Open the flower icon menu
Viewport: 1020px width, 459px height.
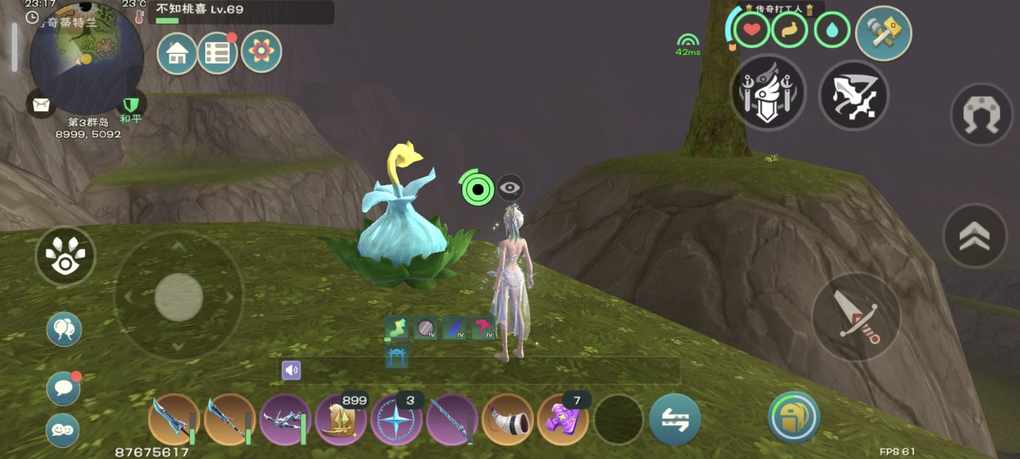coord(261,52)
